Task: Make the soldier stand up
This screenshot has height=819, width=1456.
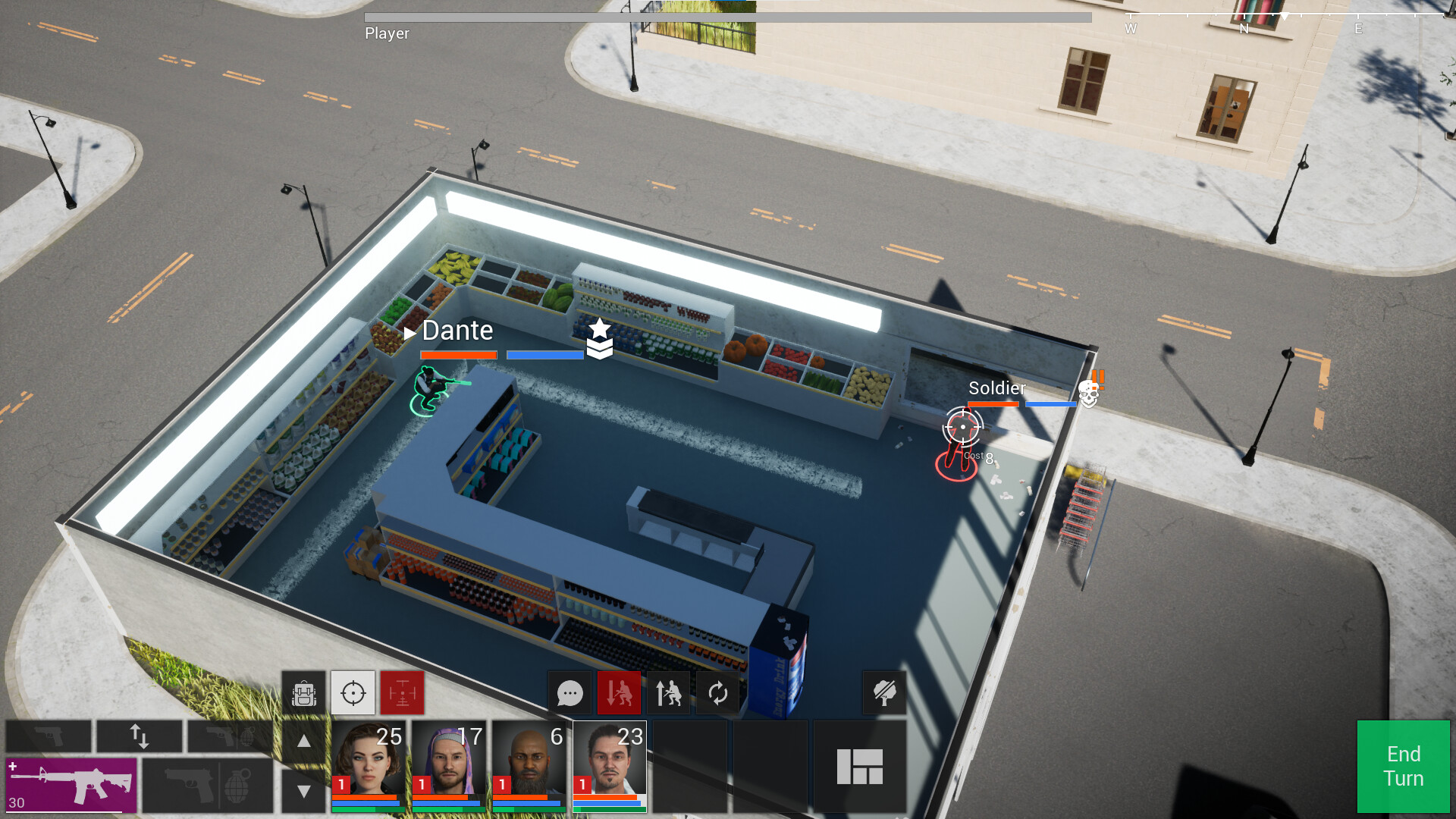Action: click(x=668, y=692)
